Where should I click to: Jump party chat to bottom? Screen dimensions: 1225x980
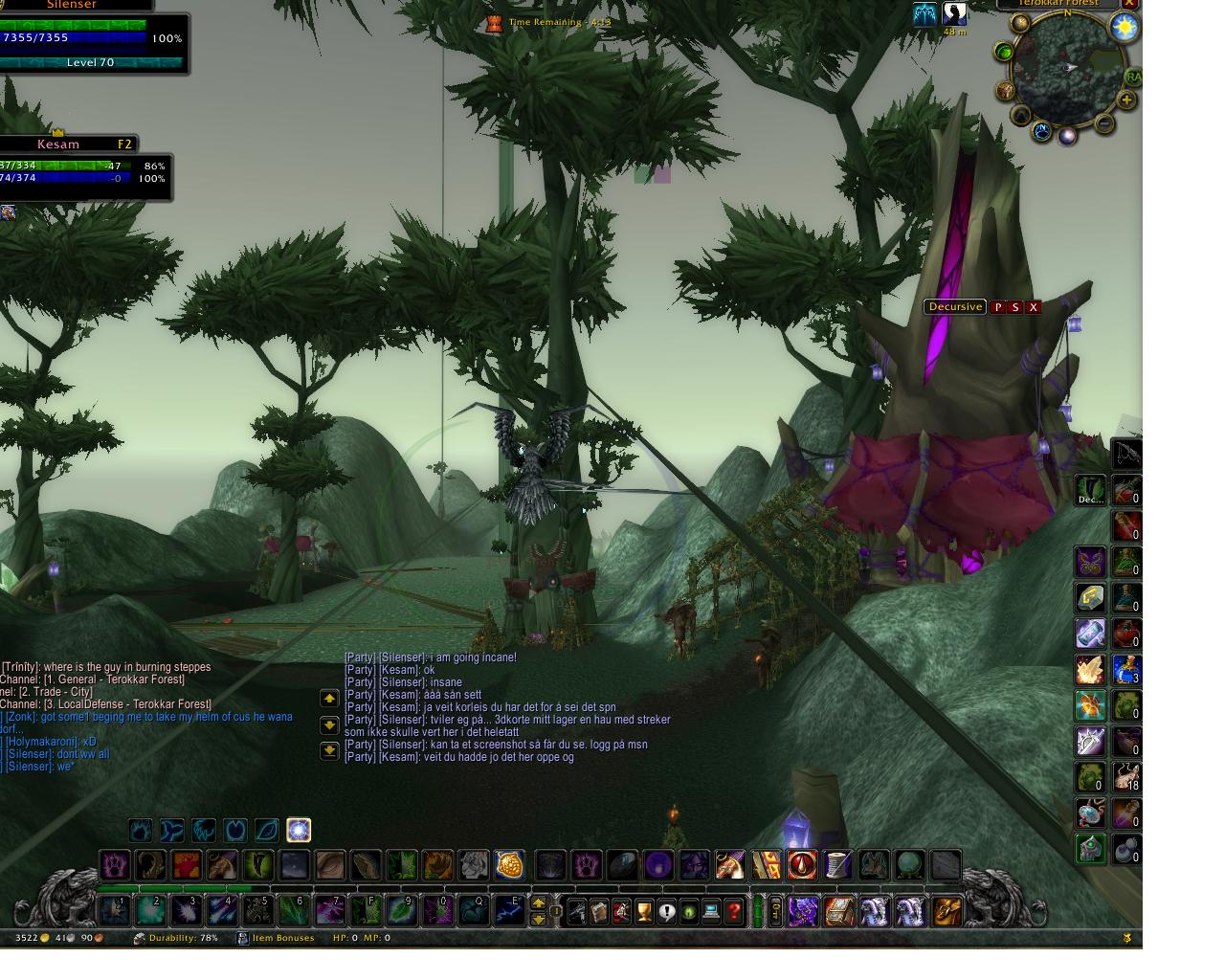[329, 750]
